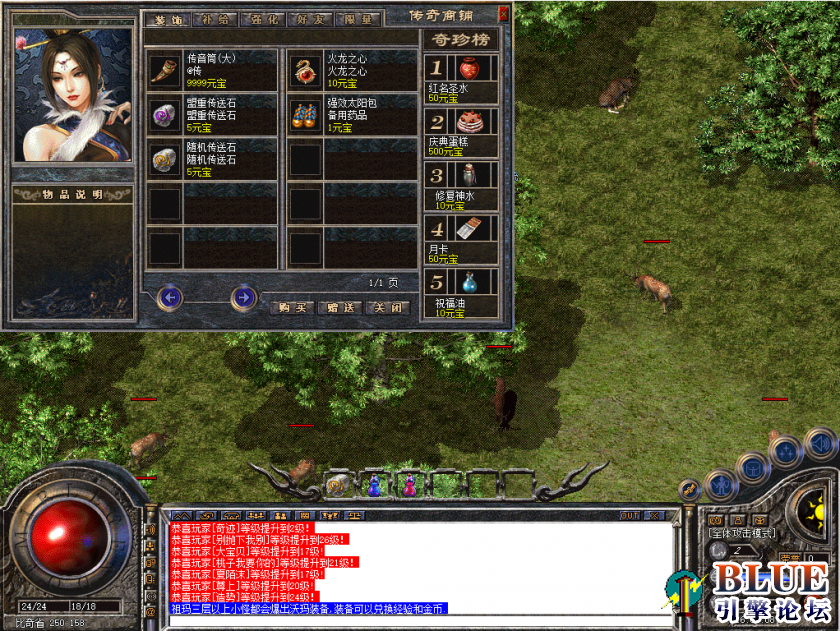Click the 赠送 gift button
840x631 pixels.
coord(338,308)
